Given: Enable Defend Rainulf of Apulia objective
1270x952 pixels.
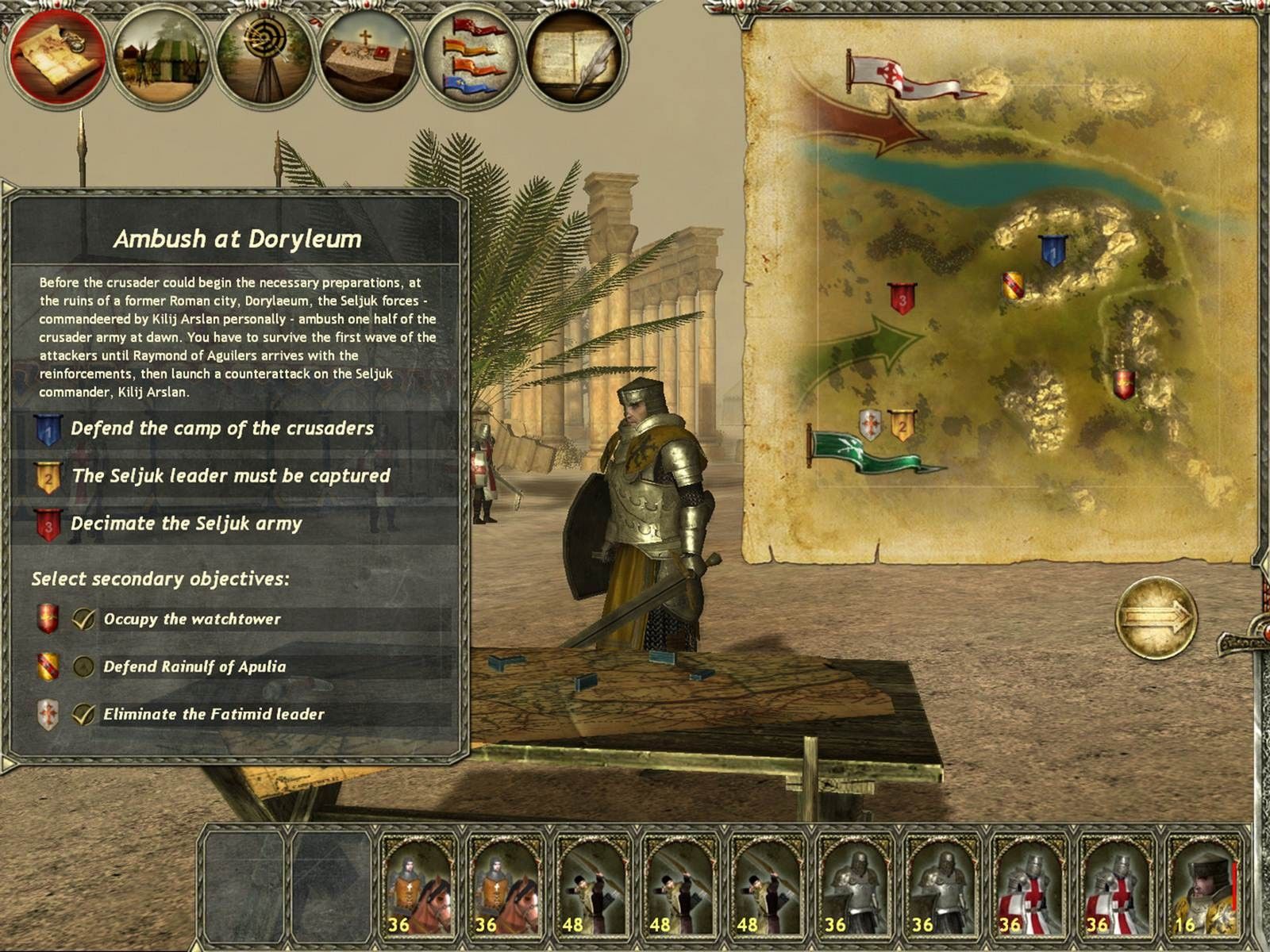Looking at the screenshot, I should pos(83,667).
